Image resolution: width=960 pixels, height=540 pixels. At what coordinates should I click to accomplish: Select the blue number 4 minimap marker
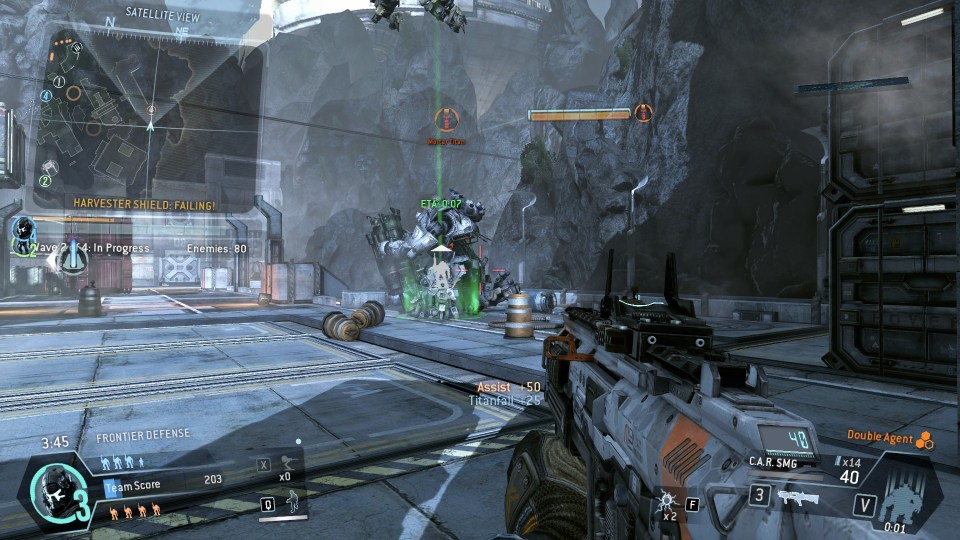[x=46, y=96]
